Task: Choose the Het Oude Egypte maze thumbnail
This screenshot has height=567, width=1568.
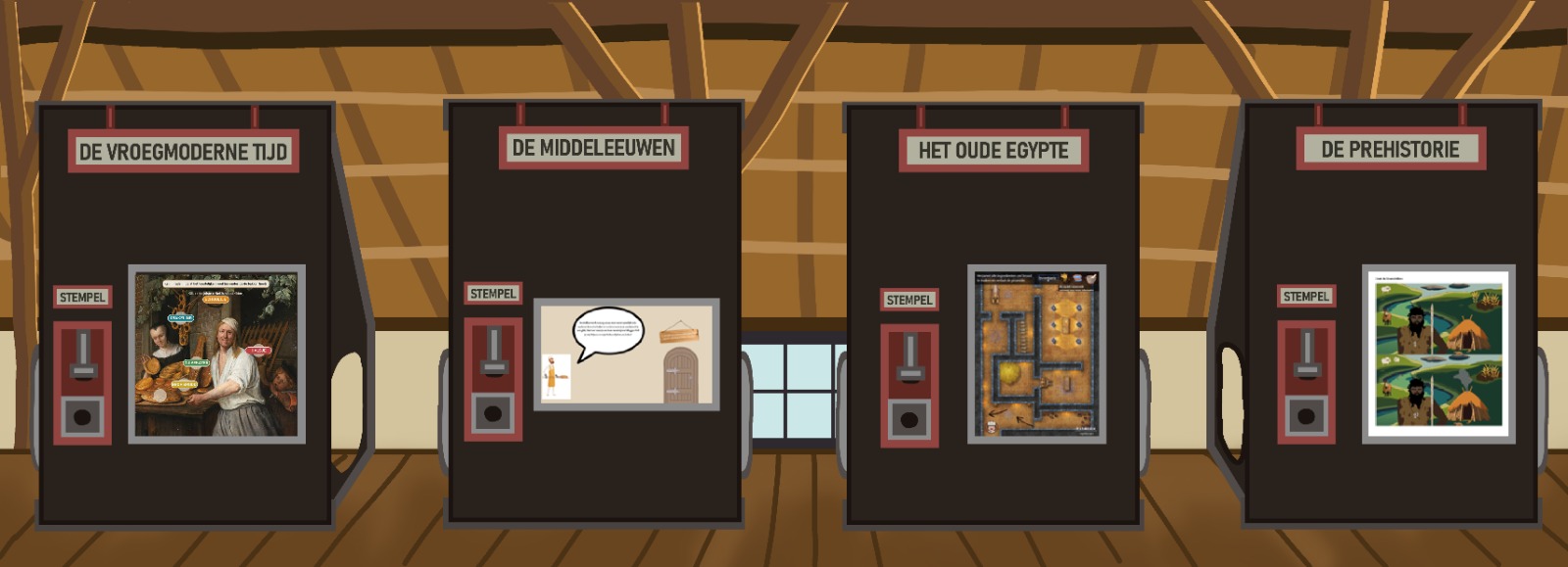Action: pos(1037,354)
